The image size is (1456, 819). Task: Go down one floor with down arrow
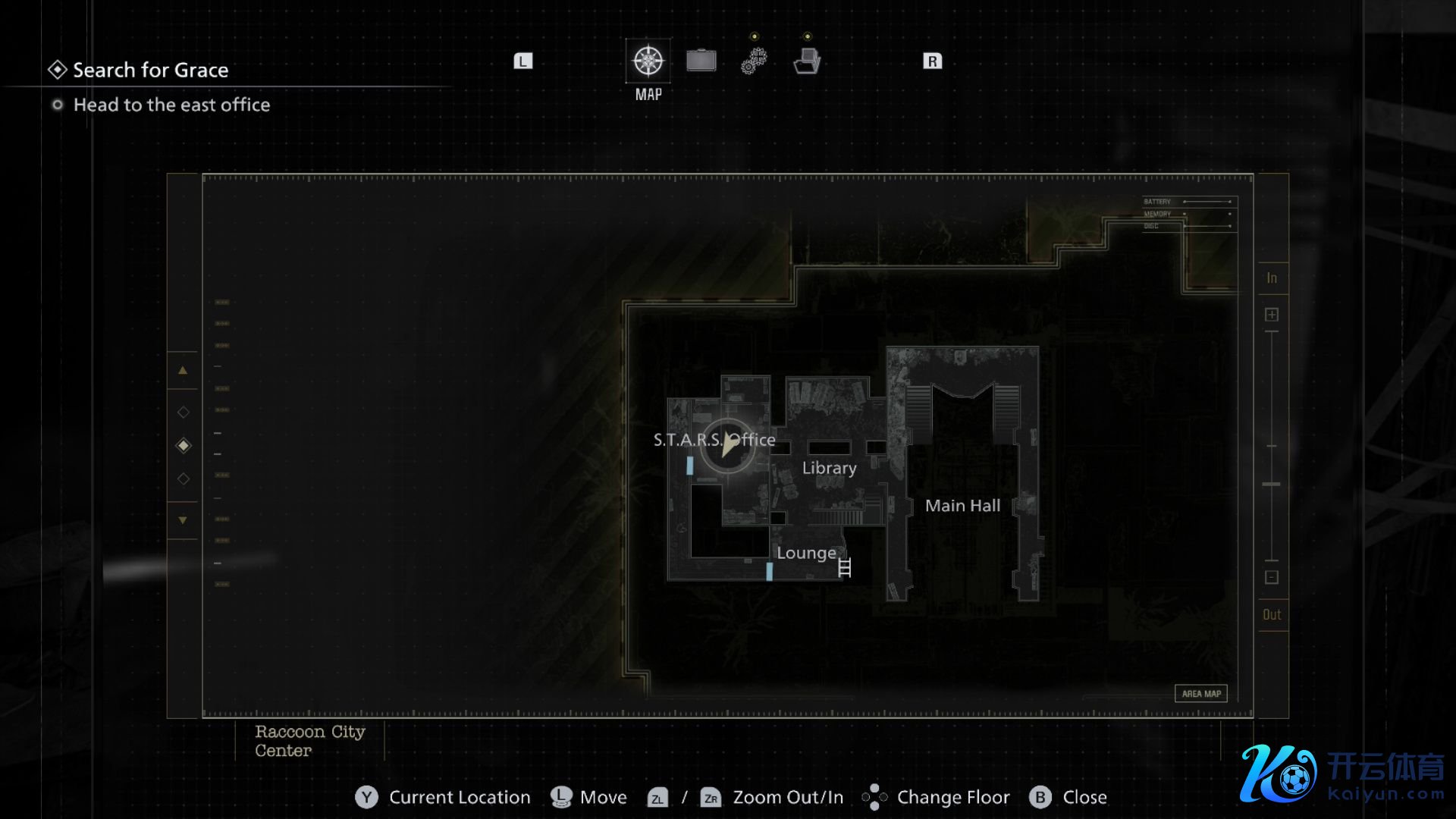tap(183, 520)
